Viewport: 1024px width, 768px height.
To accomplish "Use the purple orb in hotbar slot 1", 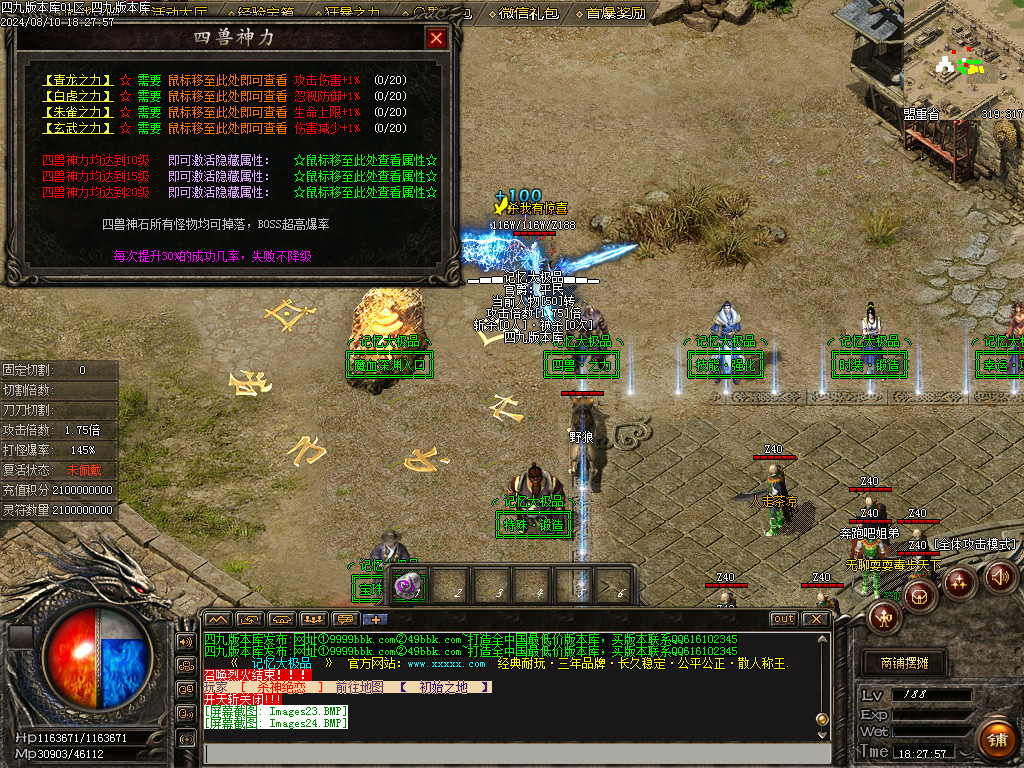I will tap(407, 587).
